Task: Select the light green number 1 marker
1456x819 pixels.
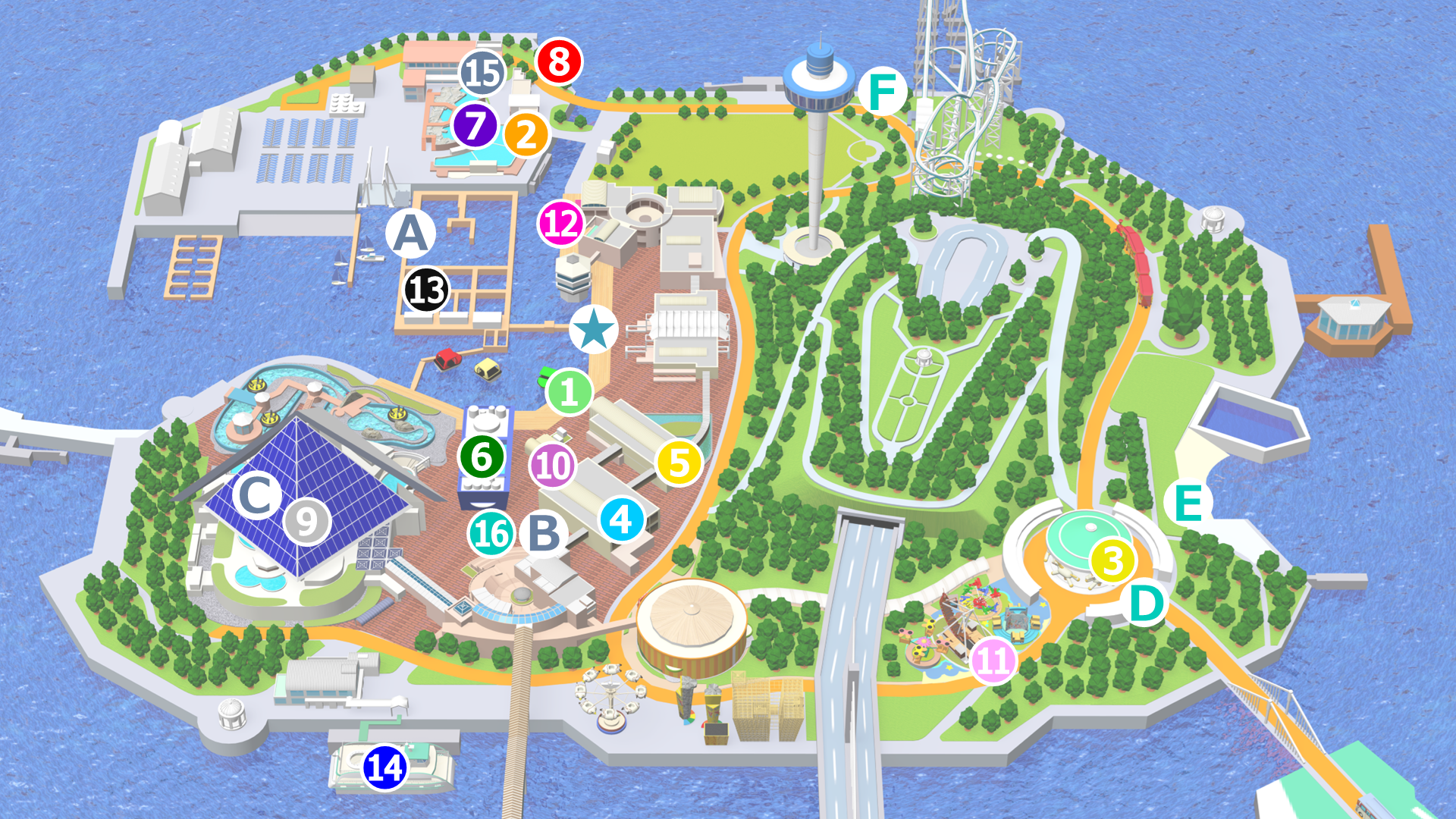Action: point(569,392)
